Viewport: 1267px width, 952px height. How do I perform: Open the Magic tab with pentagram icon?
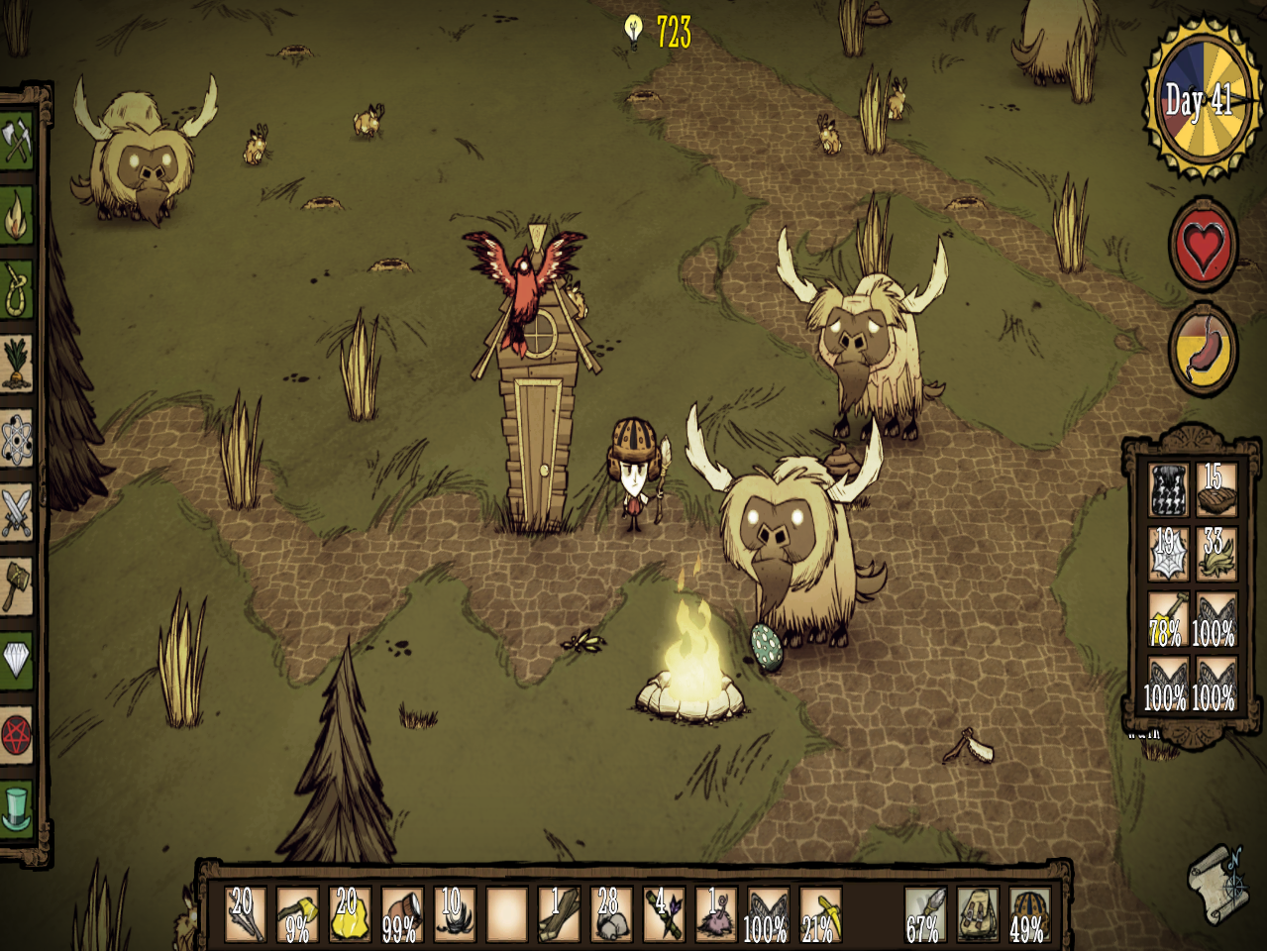16,734
